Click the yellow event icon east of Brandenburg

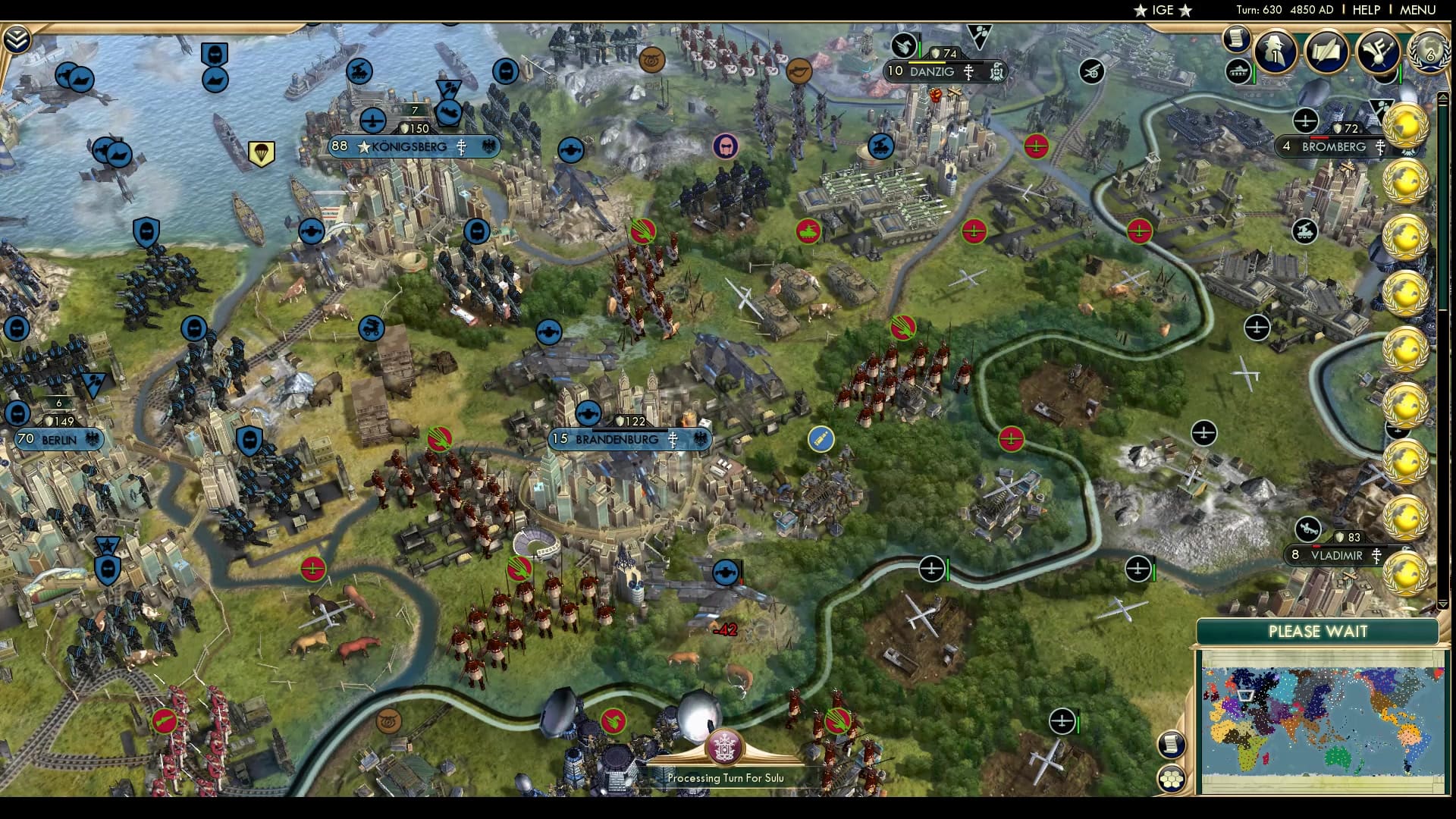click(x=821, y=439)
